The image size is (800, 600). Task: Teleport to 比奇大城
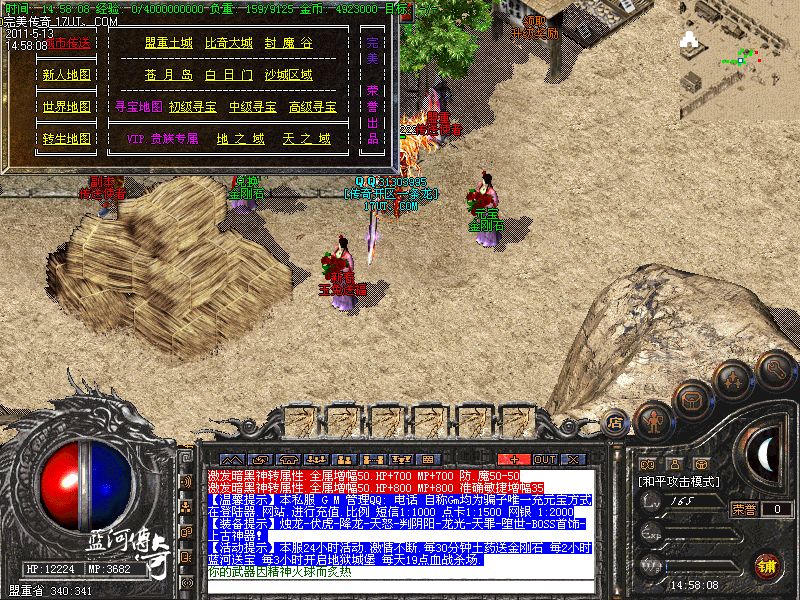coord(229,43)
